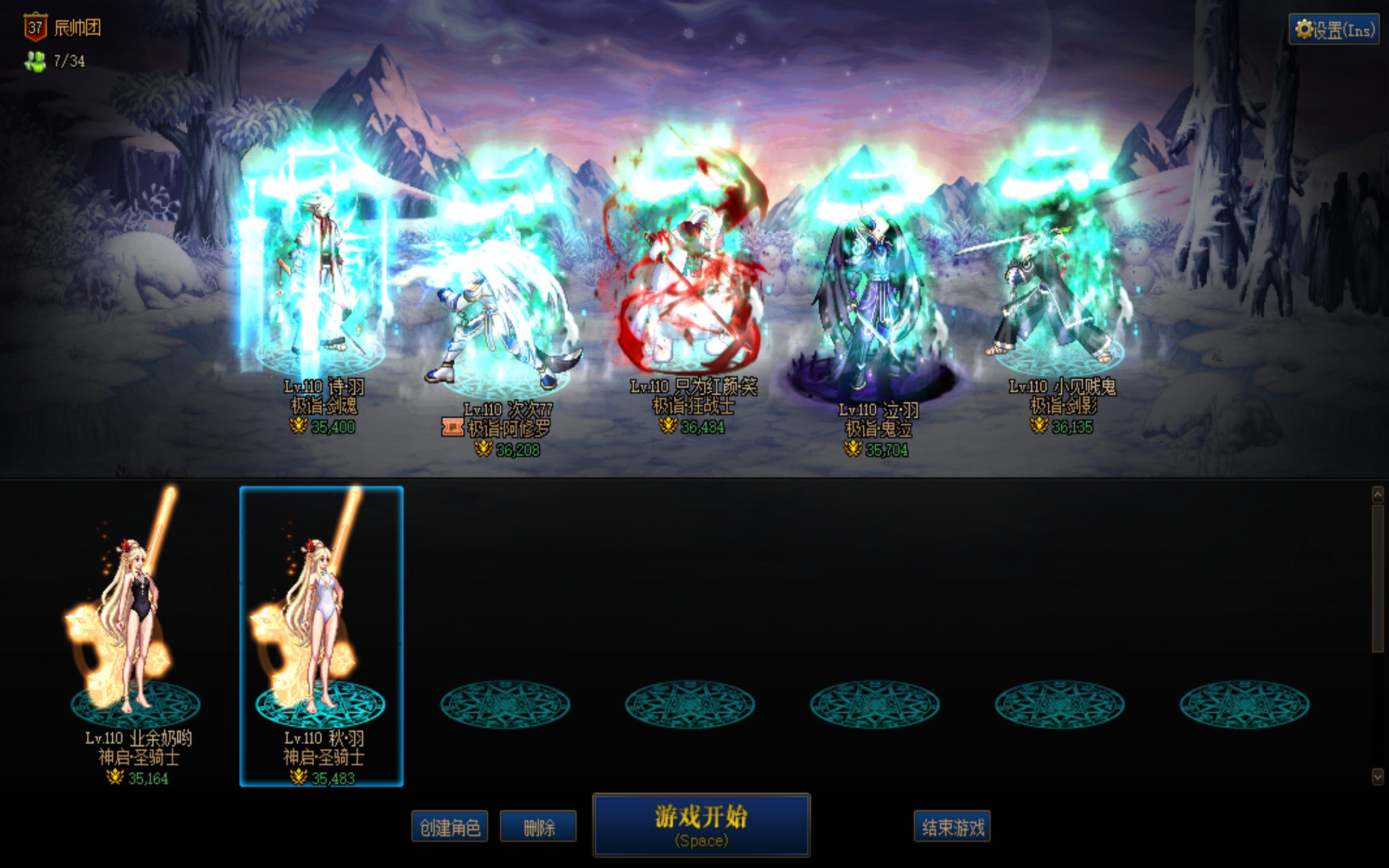The height and width of the screenshot is (868, 1389).
Task: Click the character list scroll-up arrow
Action: click(x=1378, y=494)
